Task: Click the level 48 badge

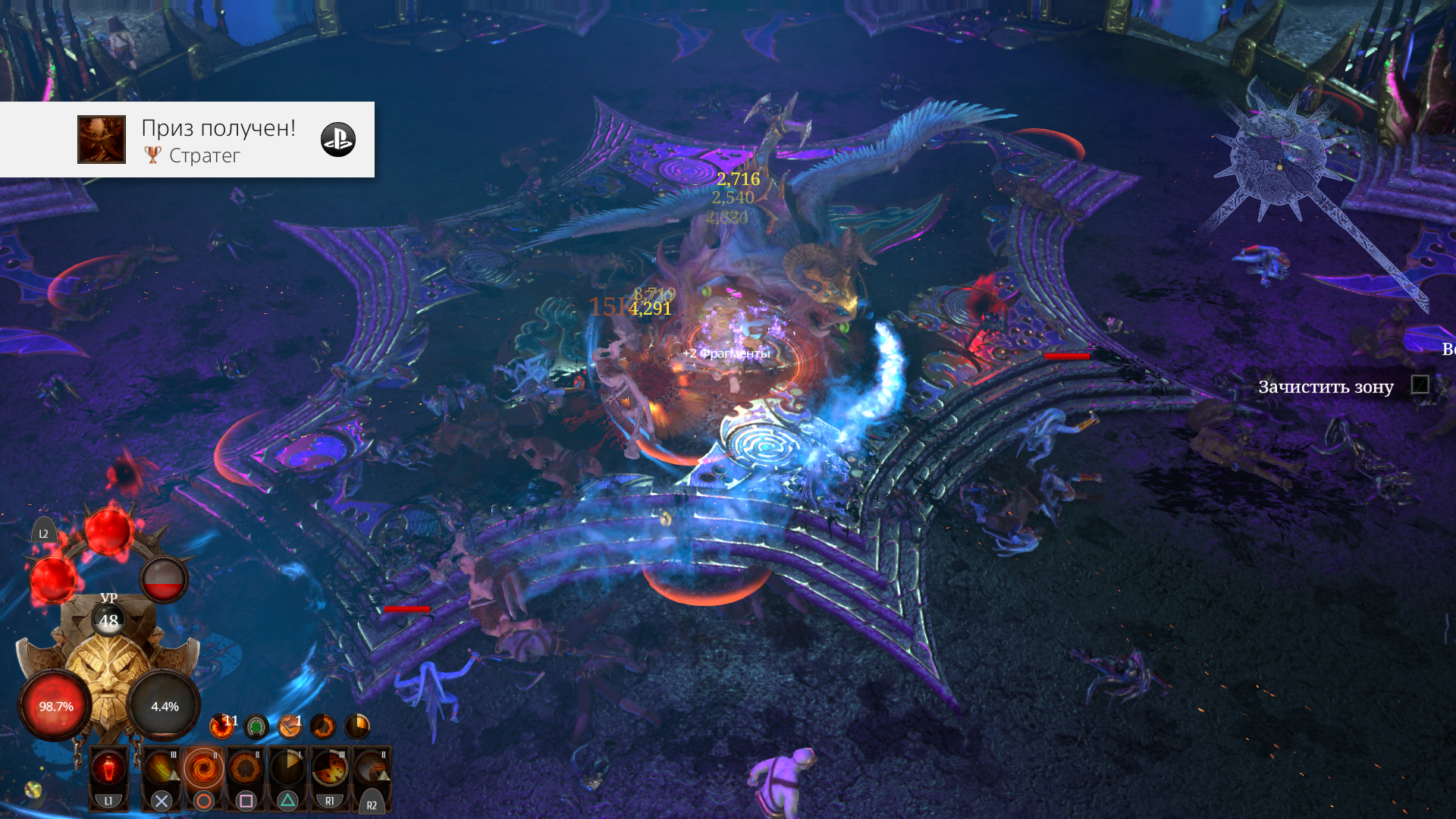Action: tap(108, 620)
